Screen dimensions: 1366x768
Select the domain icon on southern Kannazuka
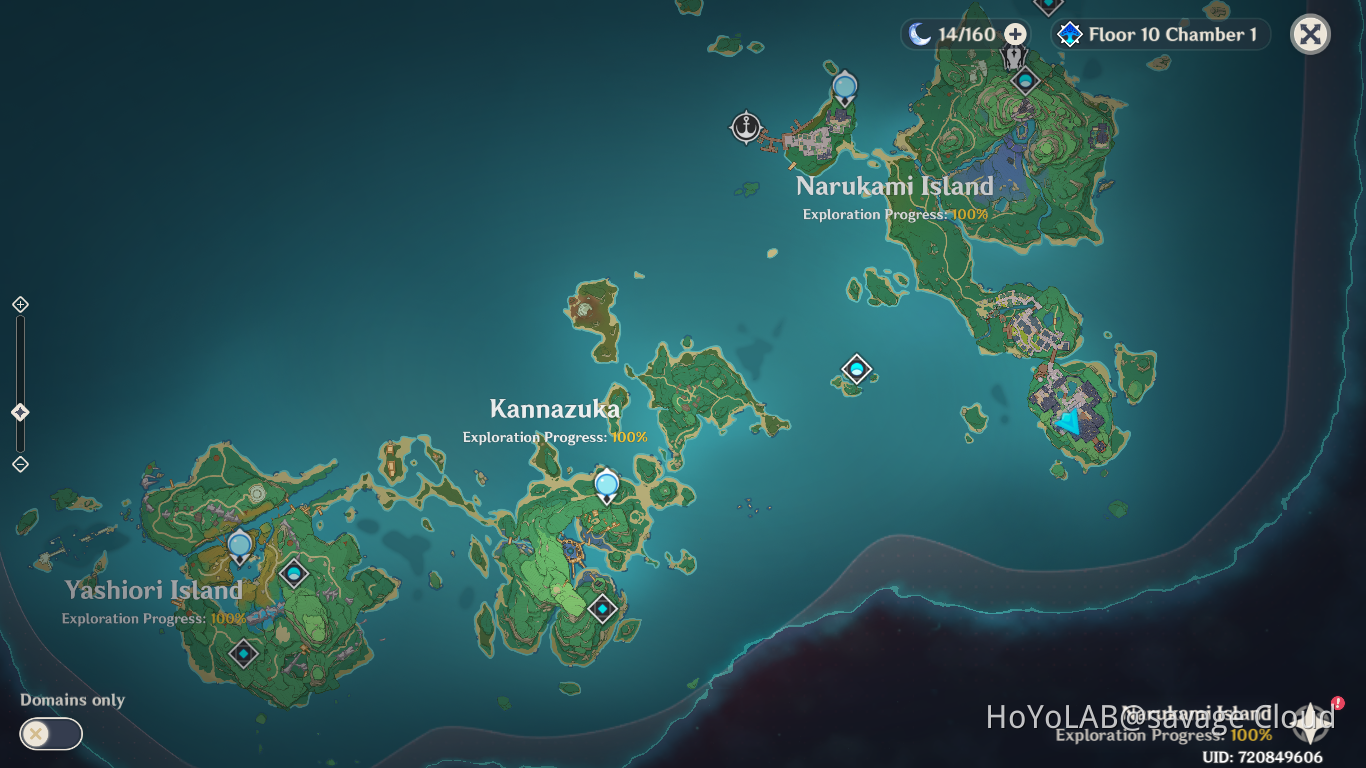click(602, 606)
